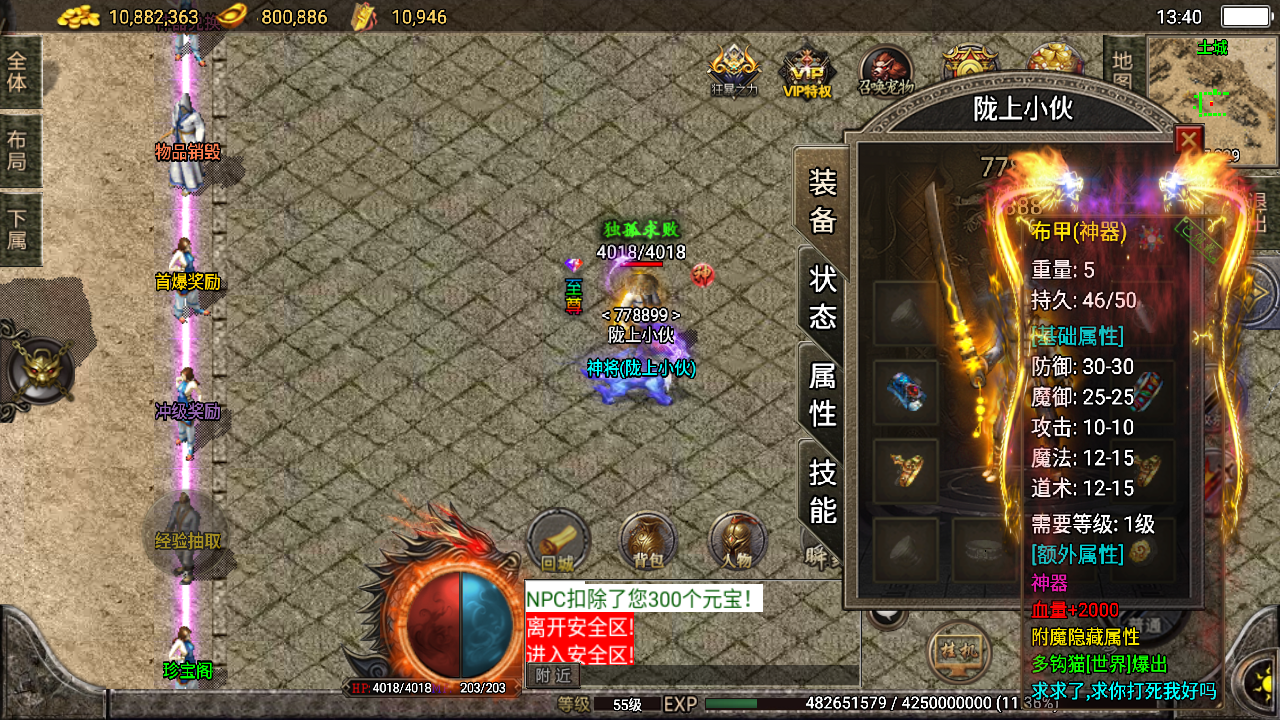This screenshot has width=1280, height=720.
Task: Switch to the 下属 side tab
Action: (x=18, y=230)
